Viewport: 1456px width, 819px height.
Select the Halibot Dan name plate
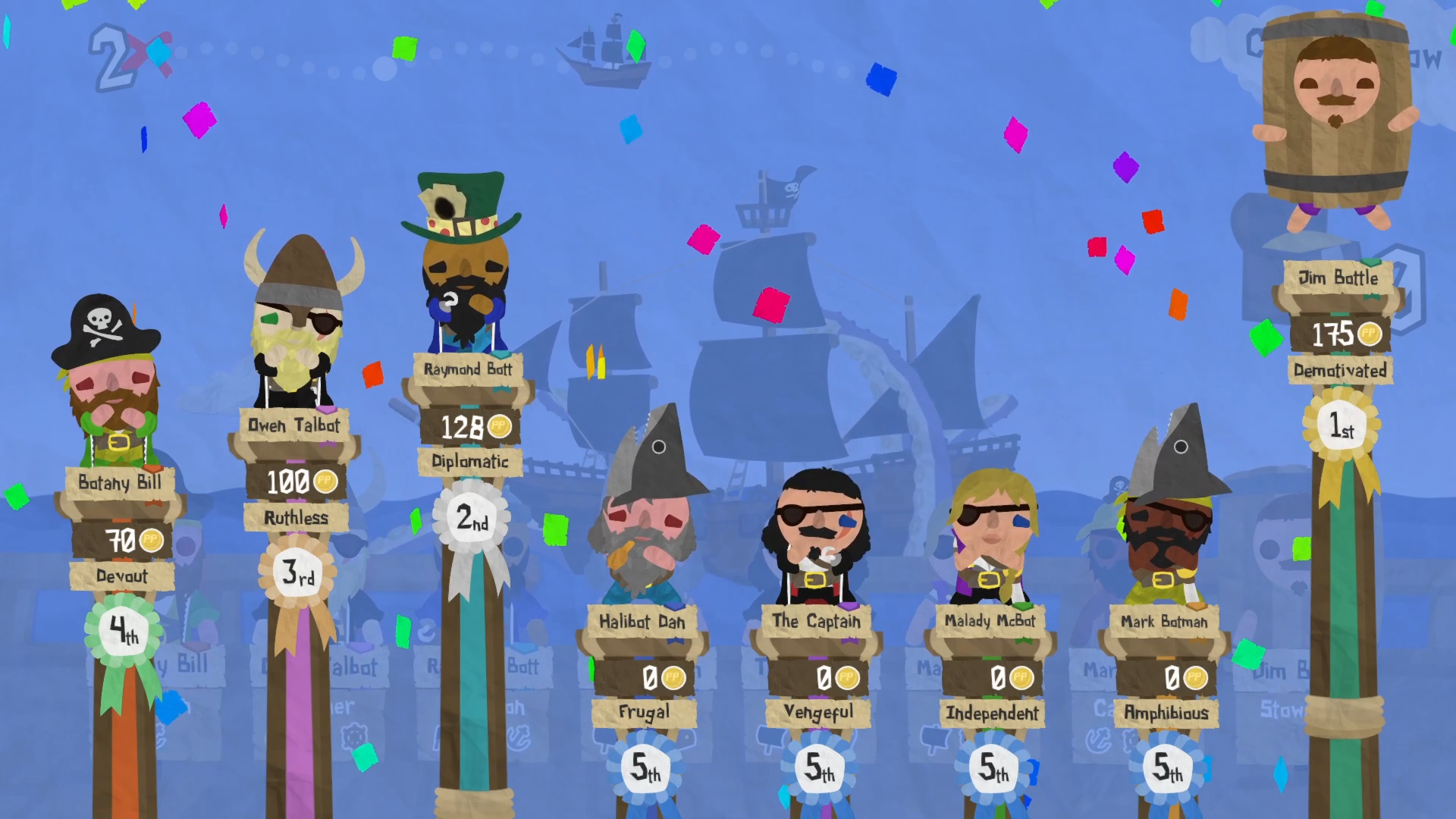tap(642, 622)
